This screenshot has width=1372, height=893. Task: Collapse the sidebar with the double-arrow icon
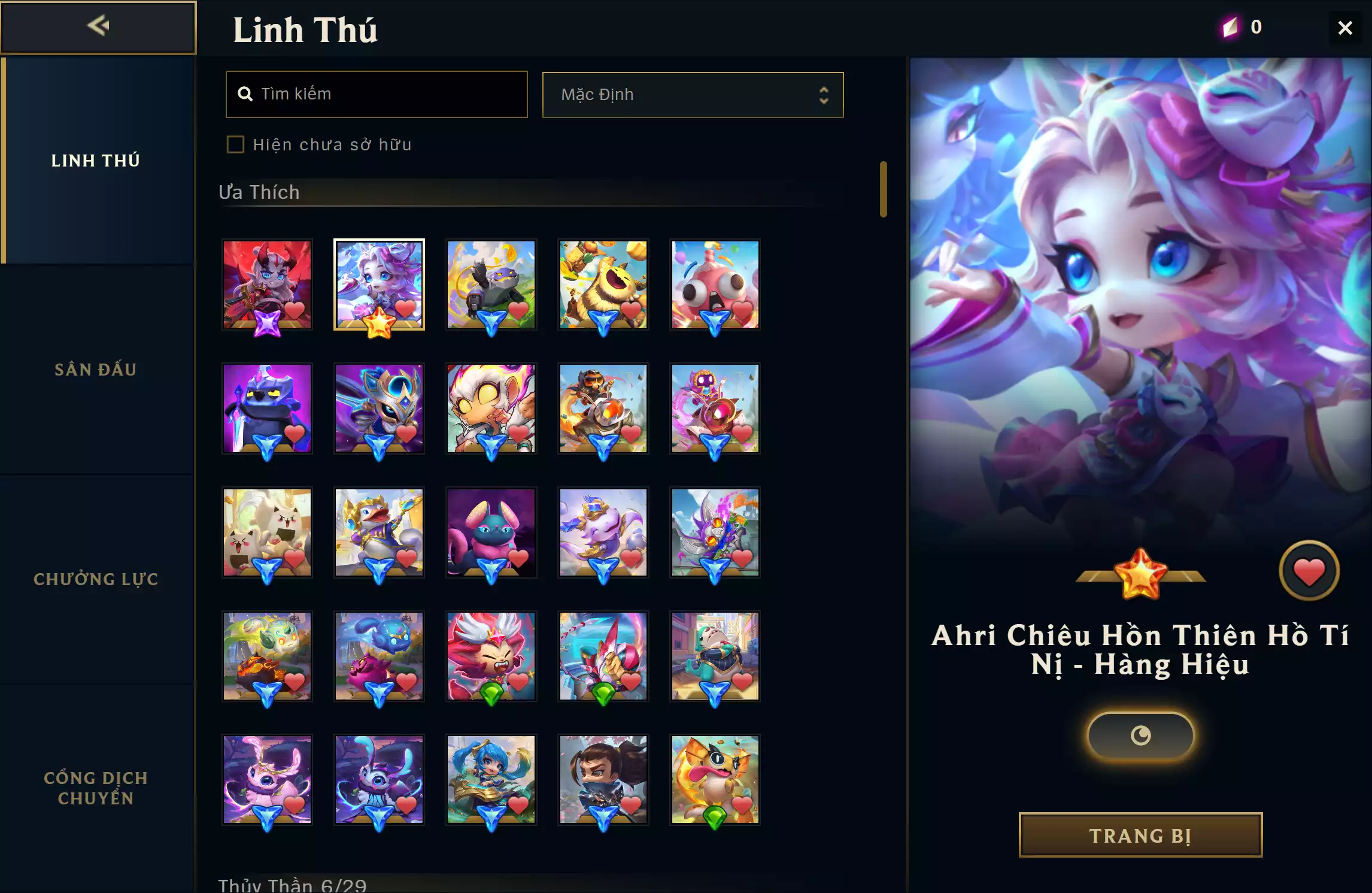(x=99, y=26)
